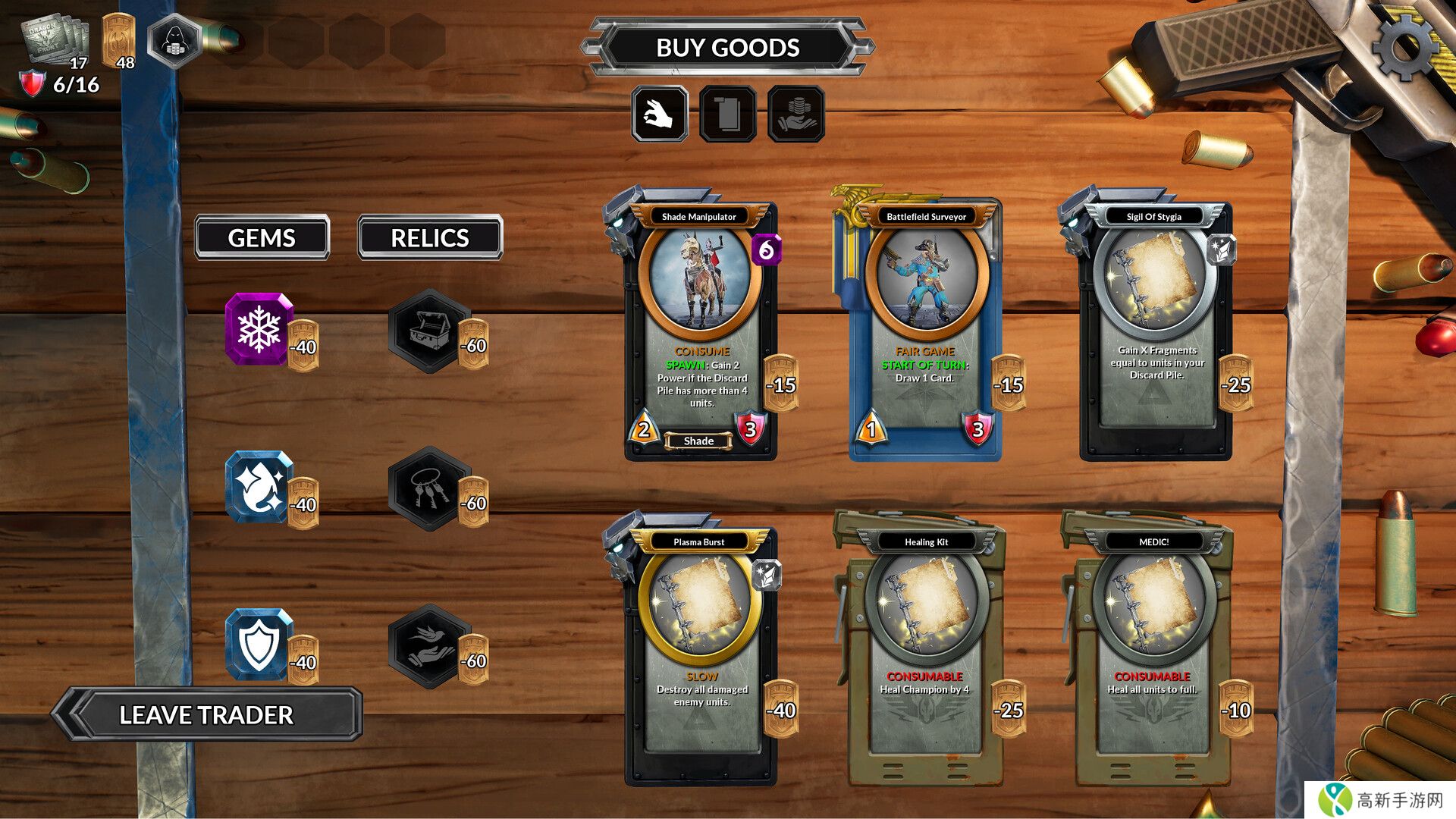Screen dimensions: 1456x819
Task: Purchase the blue shield gem
Action: [259, 645]
